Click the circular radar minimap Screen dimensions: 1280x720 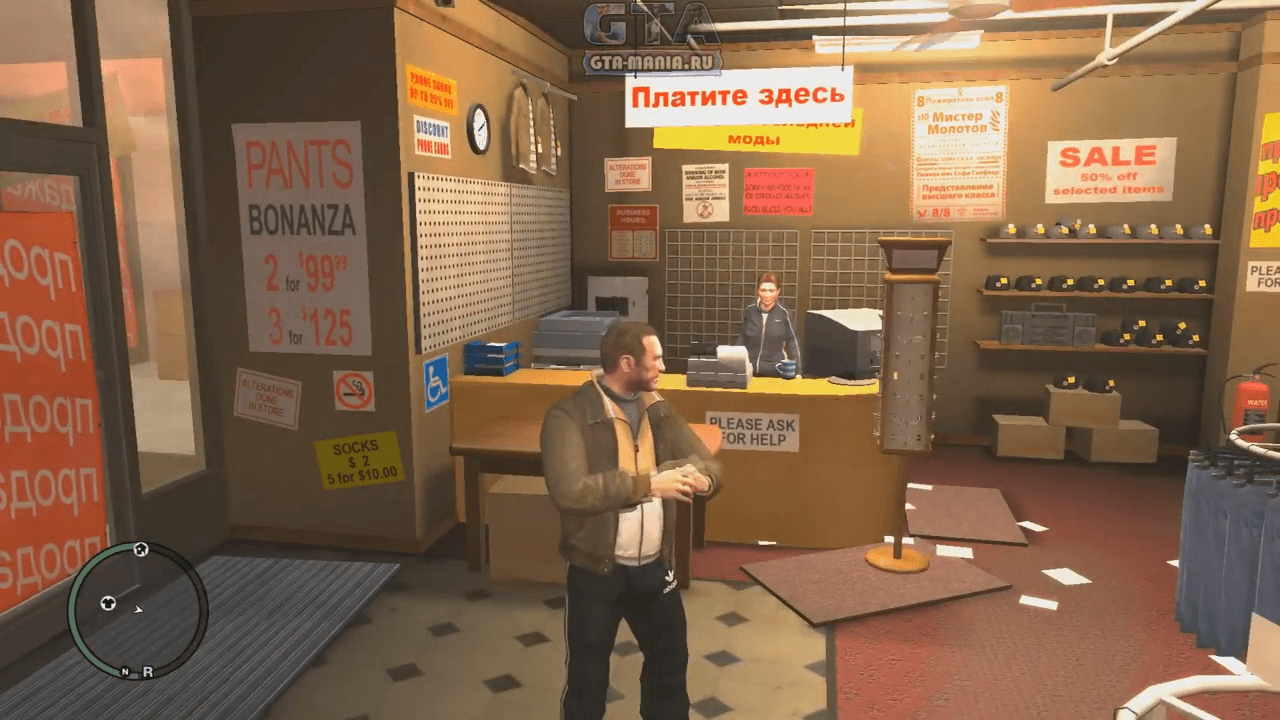click(138, 610)
